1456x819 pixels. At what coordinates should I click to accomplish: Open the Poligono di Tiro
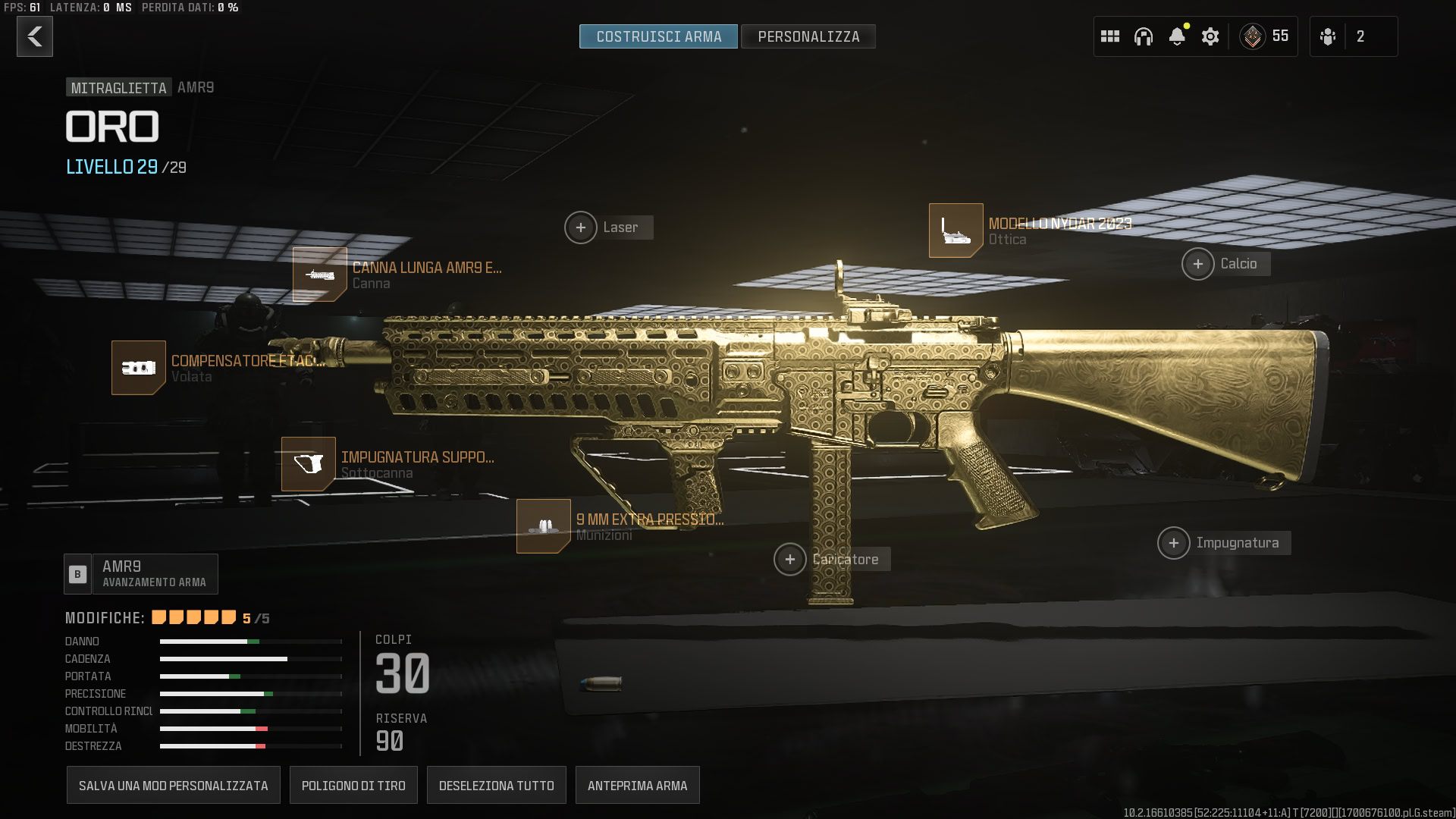(x=353, y=786)
